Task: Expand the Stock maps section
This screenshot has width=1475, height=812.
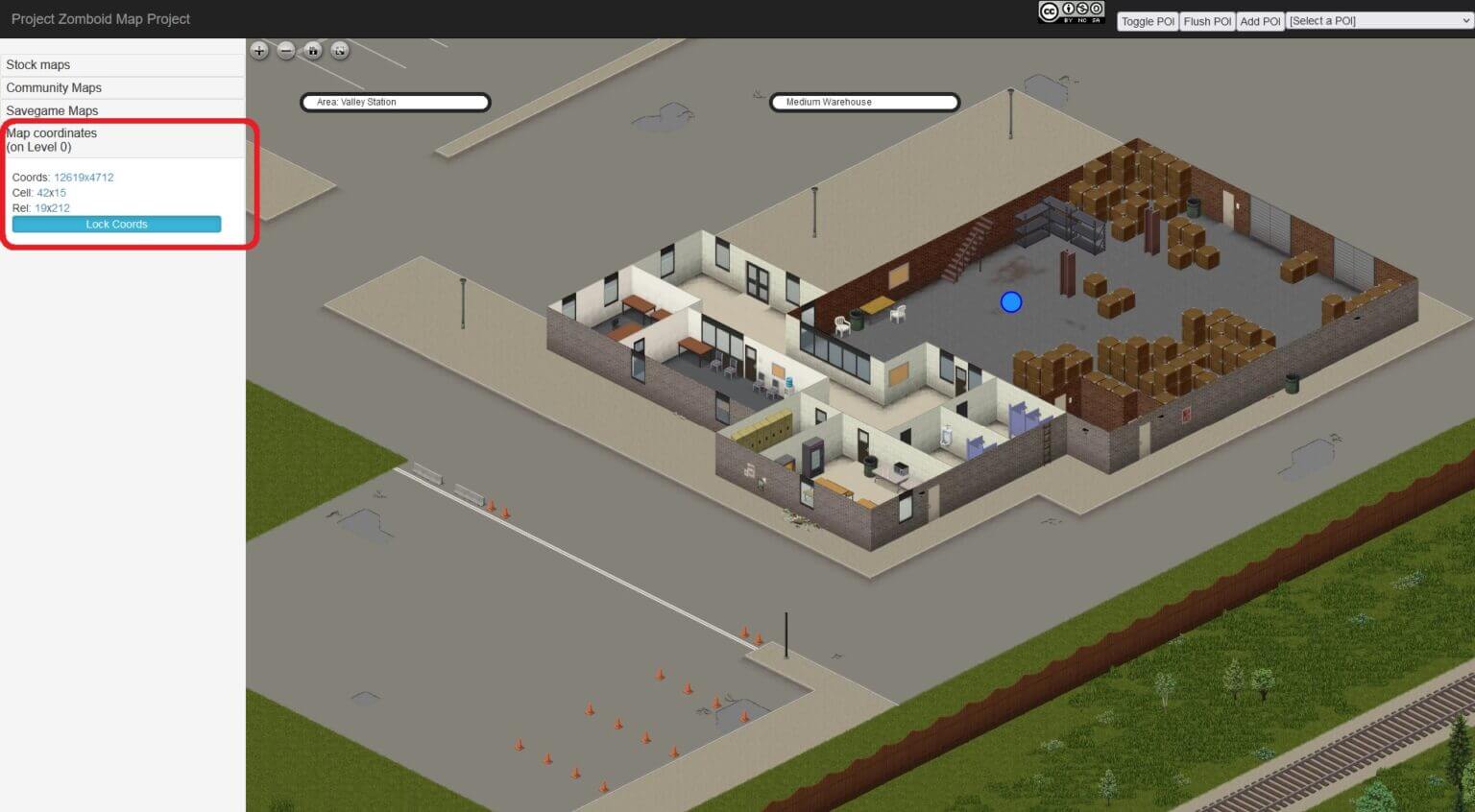Action: [38, 64]
